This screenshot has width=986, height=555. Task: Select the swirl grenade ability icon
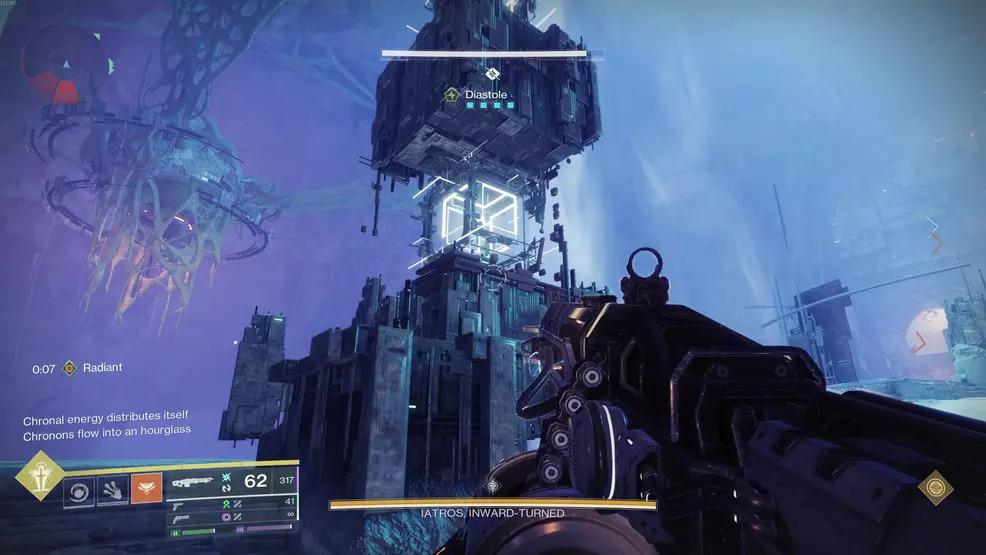[78, 490]
